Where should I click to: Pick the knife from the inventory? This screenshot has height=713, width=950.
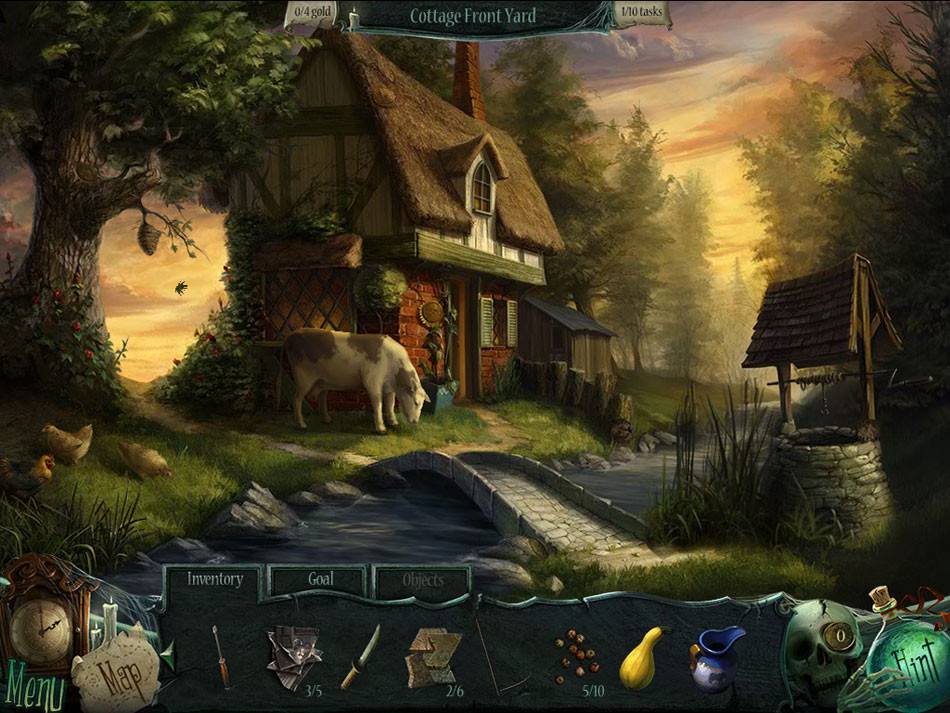coord(361,657)
